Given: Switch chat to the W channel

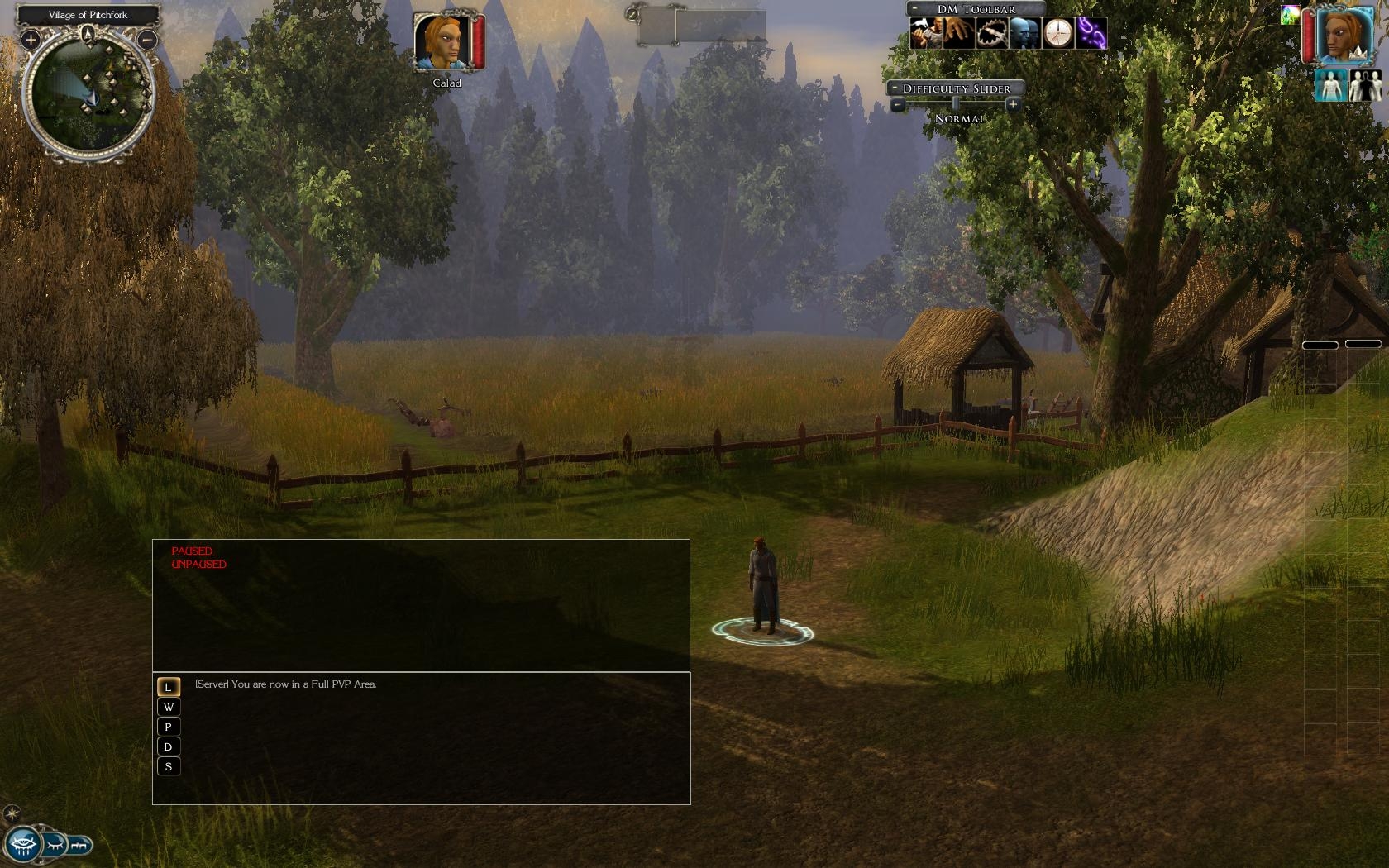Looking at the screenshot, I should [169, 707].
